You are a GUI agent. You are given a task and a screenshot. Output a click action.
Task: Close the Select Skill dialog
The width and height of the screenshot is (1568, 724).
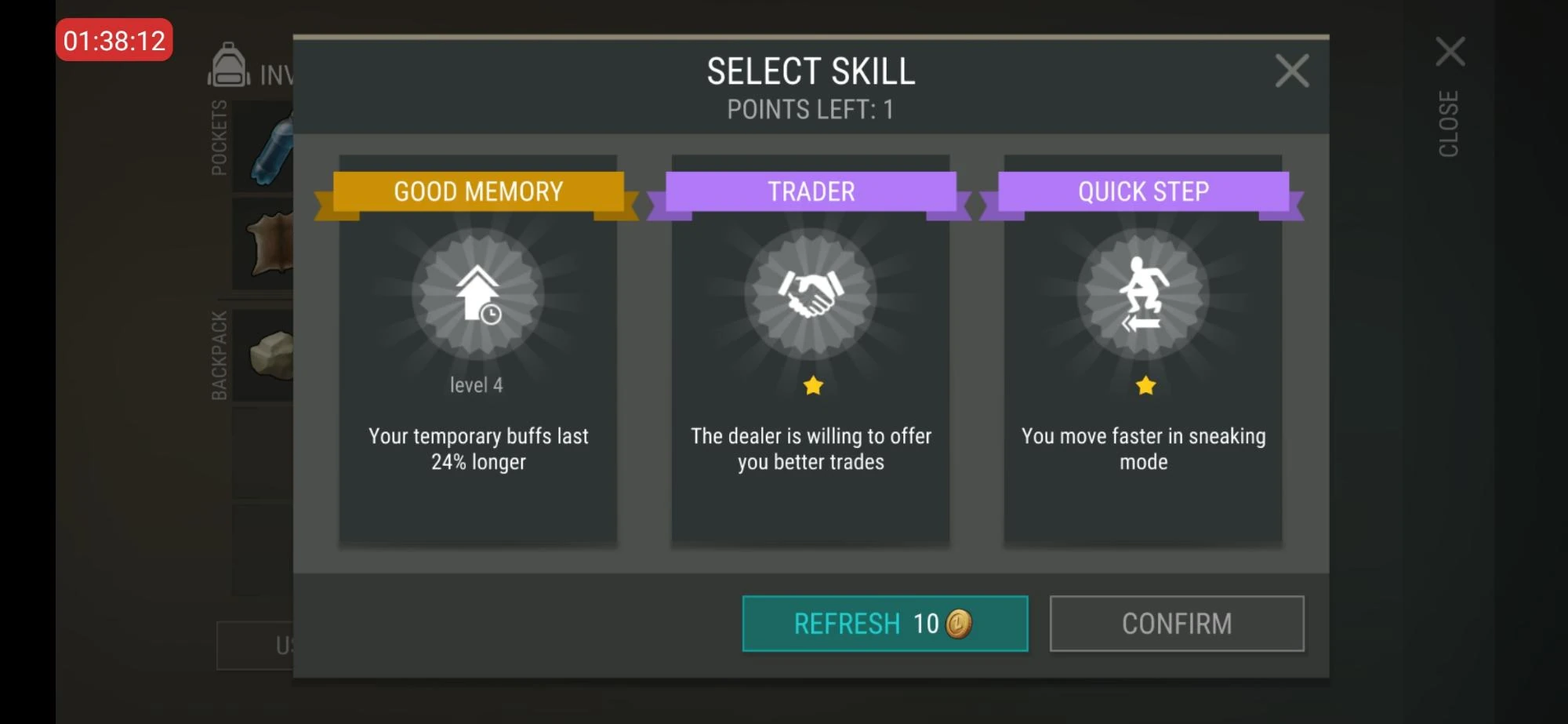point(1291,70)
